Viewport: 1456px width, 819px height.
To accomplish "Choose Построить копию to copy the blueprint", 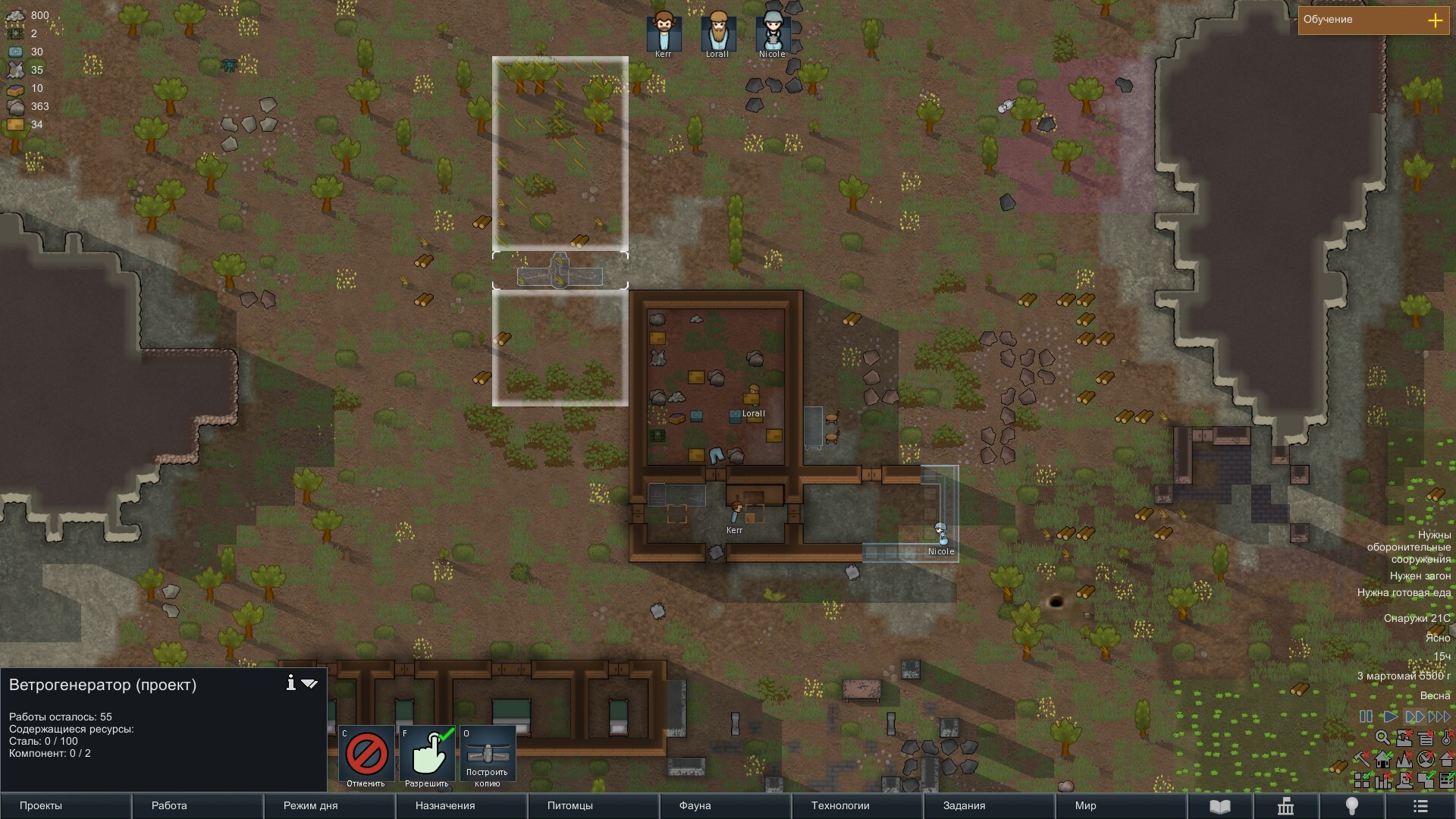I will tap(487, 755).
